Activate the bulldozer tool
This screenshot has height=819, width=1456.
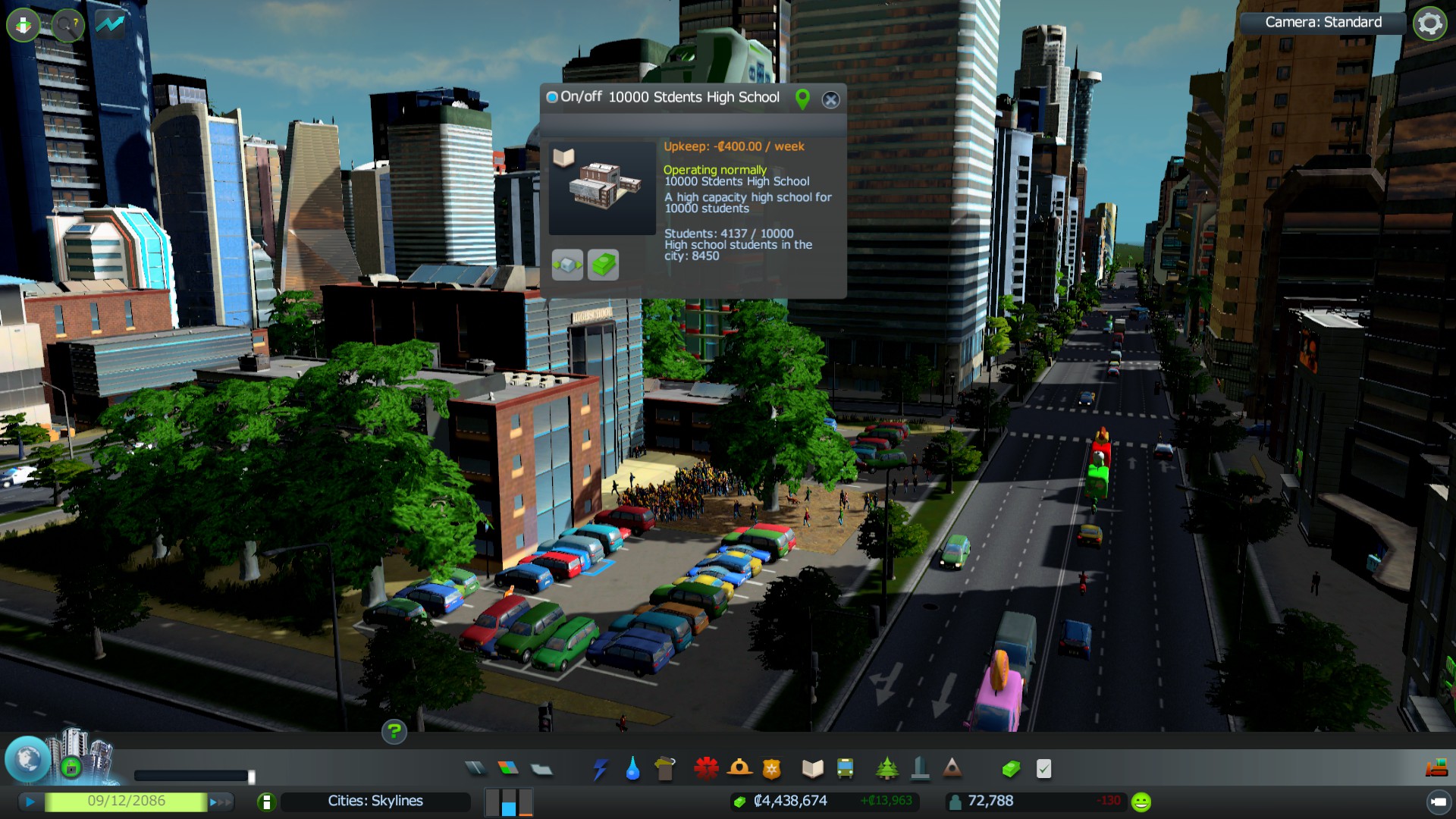click(x=1436, y=769)
